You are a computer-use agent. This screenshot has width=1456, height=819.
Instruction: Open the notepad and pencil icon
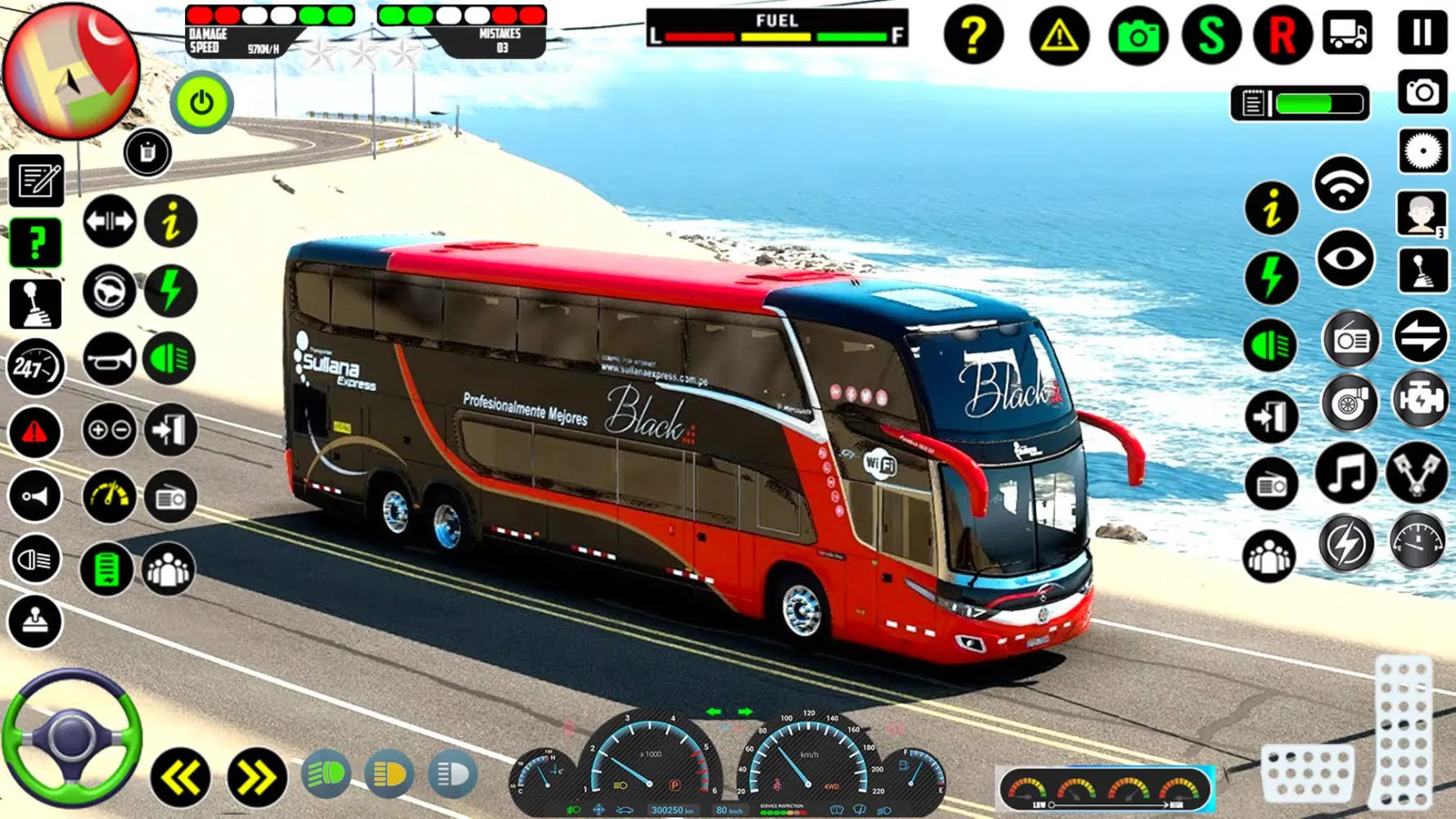click(36, 180)
